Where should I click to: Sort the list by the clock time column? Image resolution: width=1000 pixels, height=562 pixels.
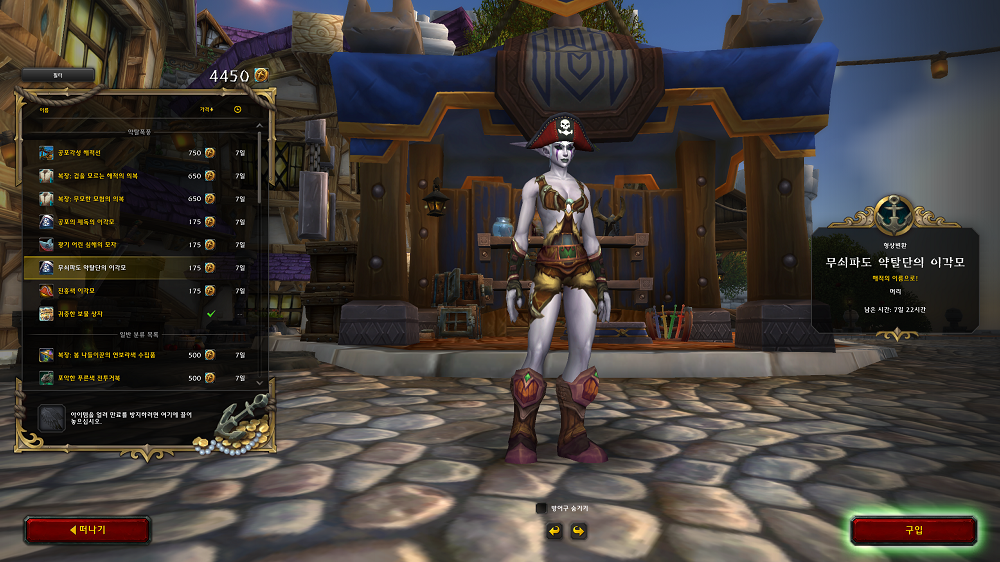[x=238, y=109]
